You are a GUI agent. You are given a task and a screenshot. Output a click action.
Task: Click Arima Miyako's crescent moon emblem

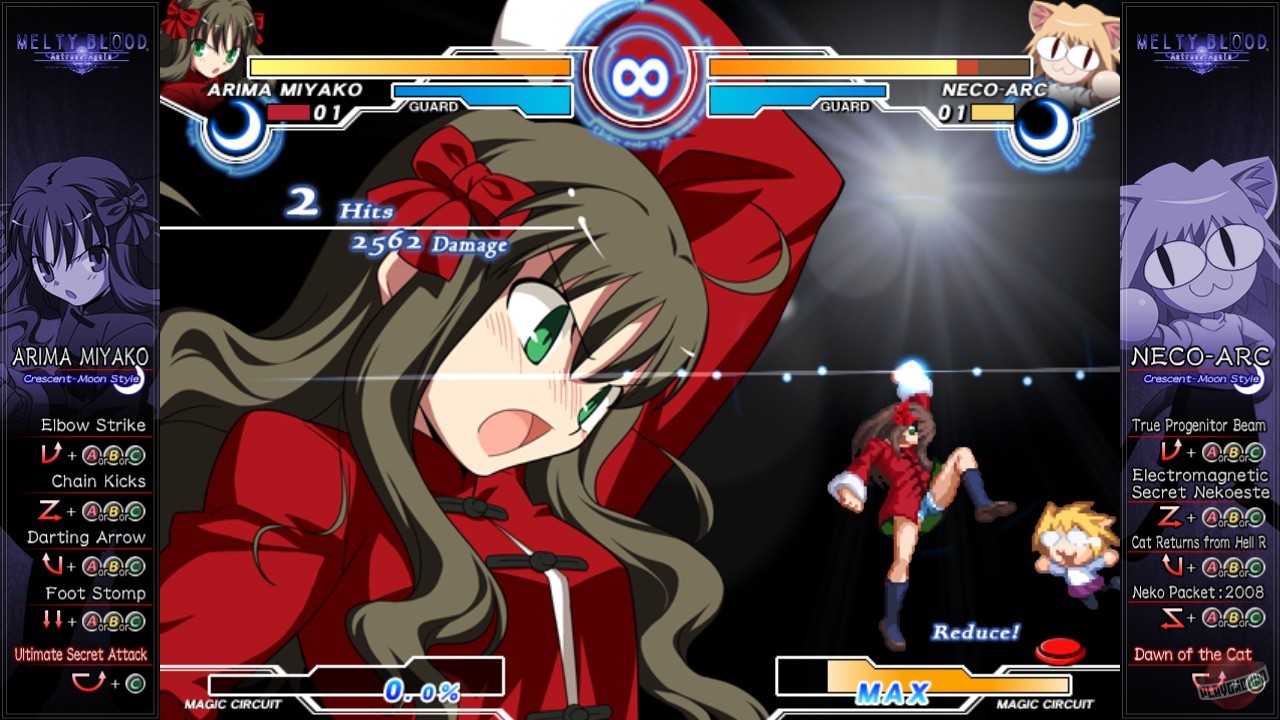tap(232, 130)
